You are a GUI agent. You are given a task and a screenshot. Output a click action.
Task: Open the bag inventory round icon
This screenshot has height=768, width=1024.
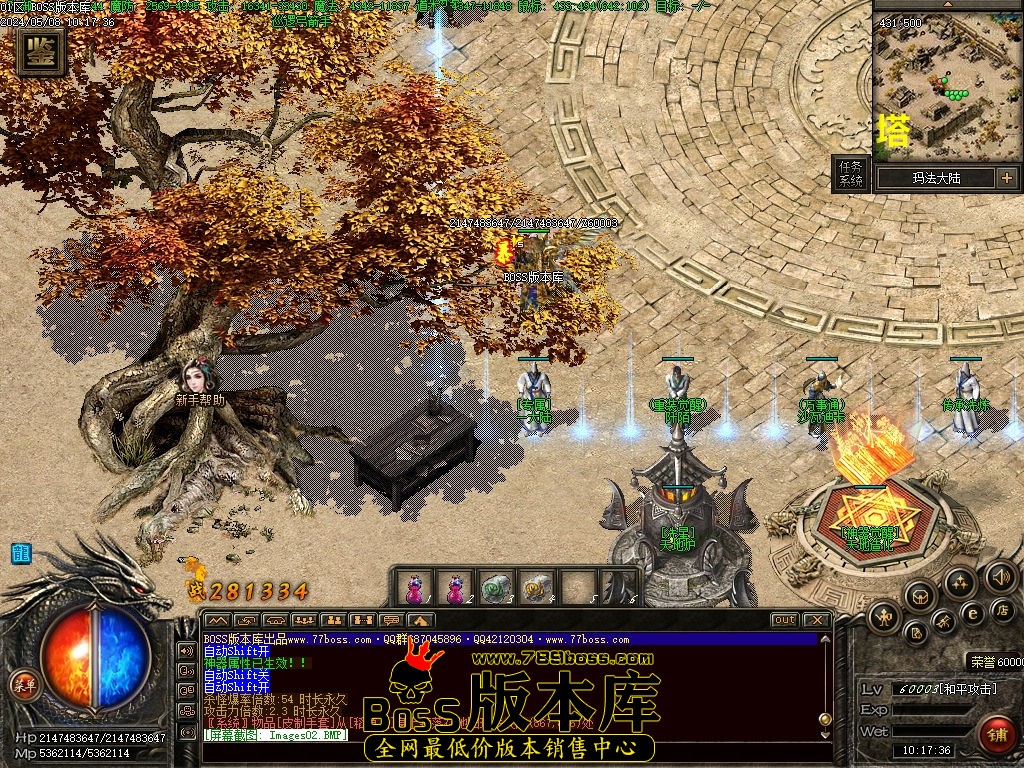click(918, 598)
